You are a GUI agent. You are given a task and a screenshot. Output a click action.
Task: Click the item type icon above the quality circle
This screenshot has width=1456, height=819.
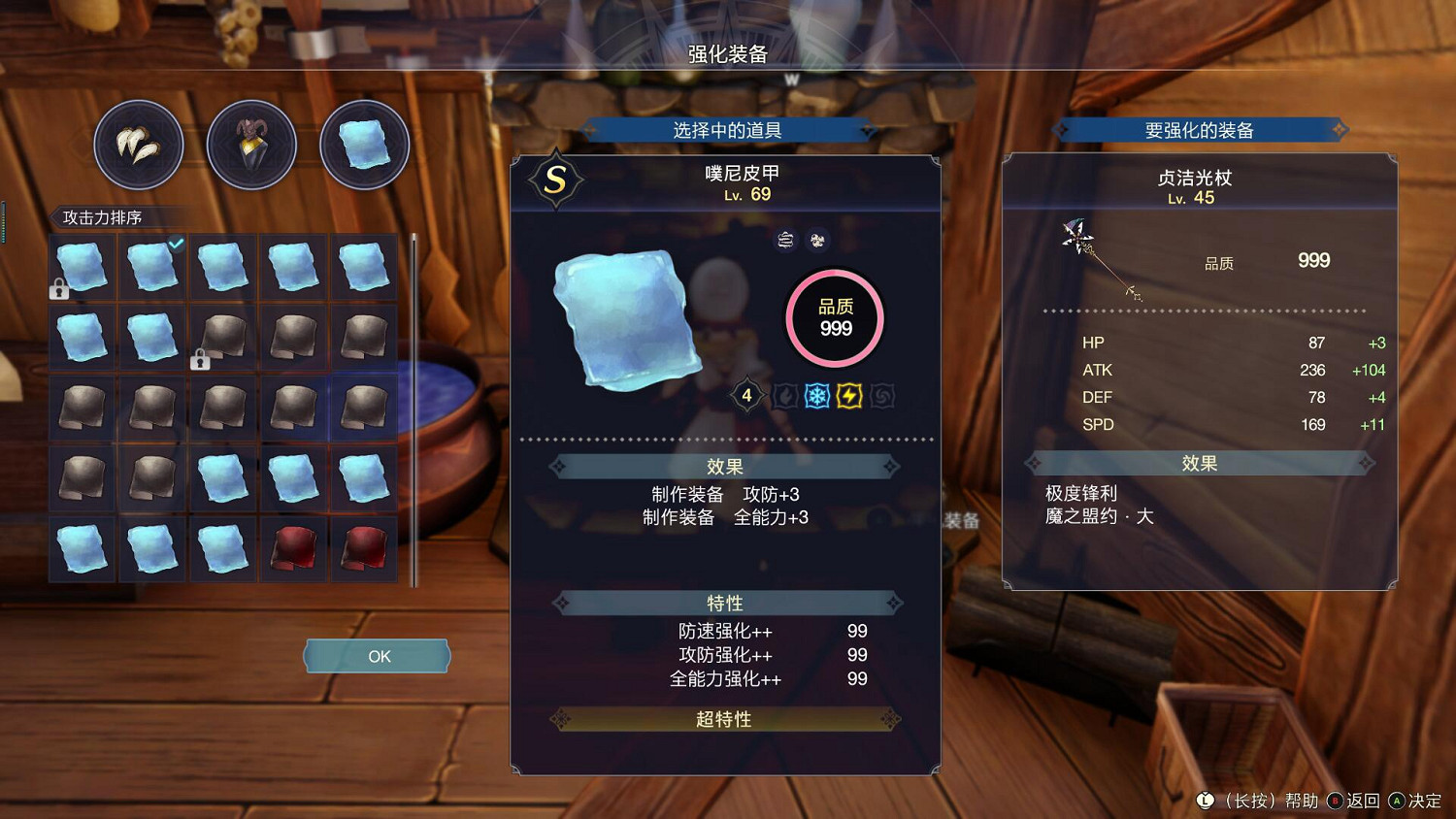[x=784, y=240]
